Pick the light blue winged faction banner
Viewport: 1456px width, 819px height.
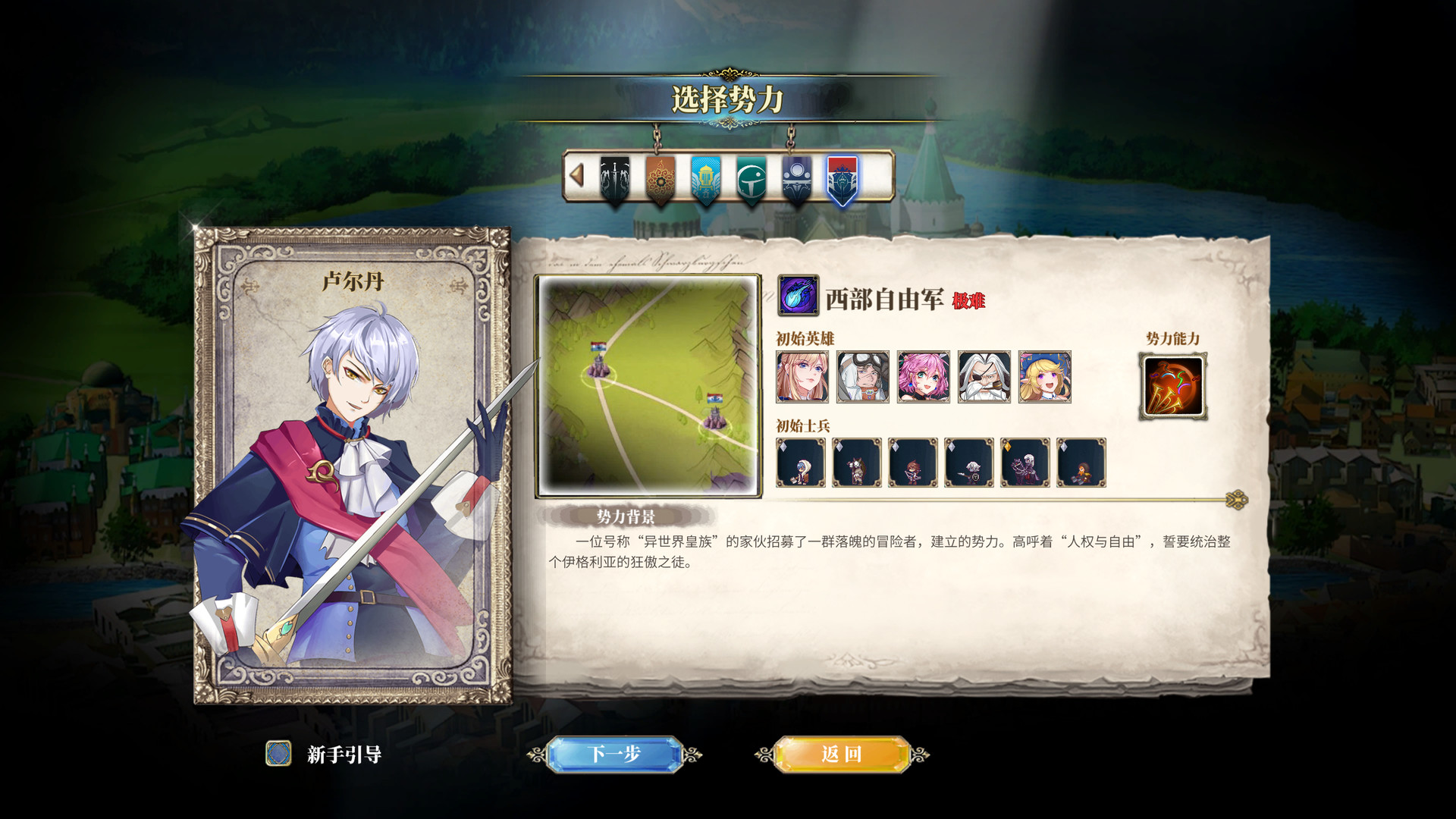pos(706,180)
